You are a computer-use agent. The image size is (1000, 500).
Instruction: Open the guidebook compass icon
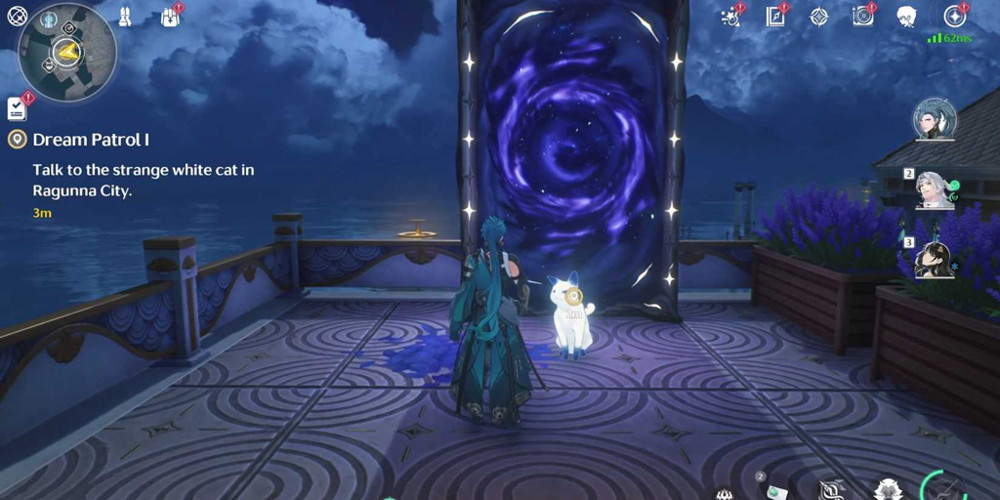[x=775, y=16]
